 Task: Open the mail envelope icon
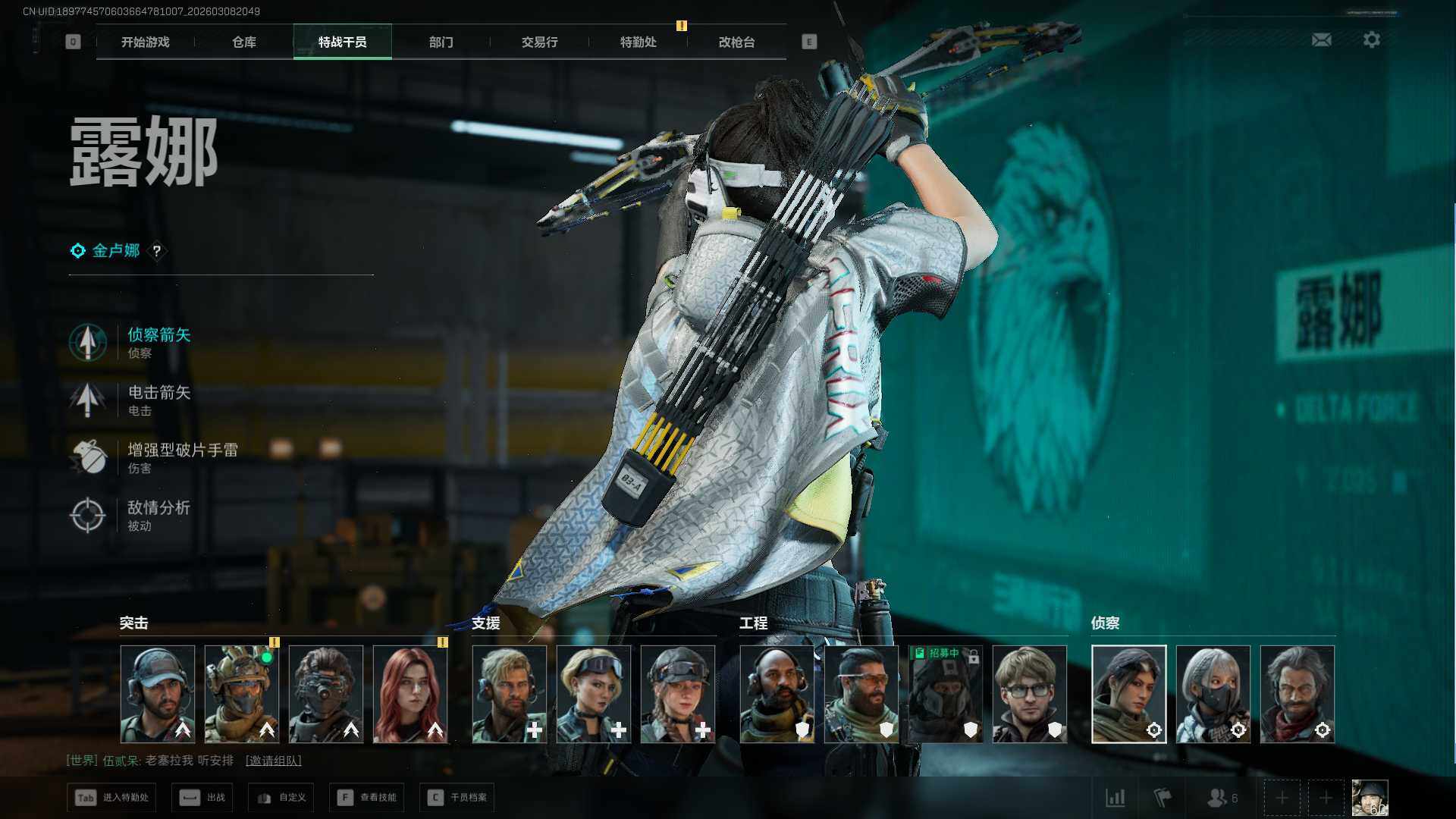click(x=1321, y=39)
